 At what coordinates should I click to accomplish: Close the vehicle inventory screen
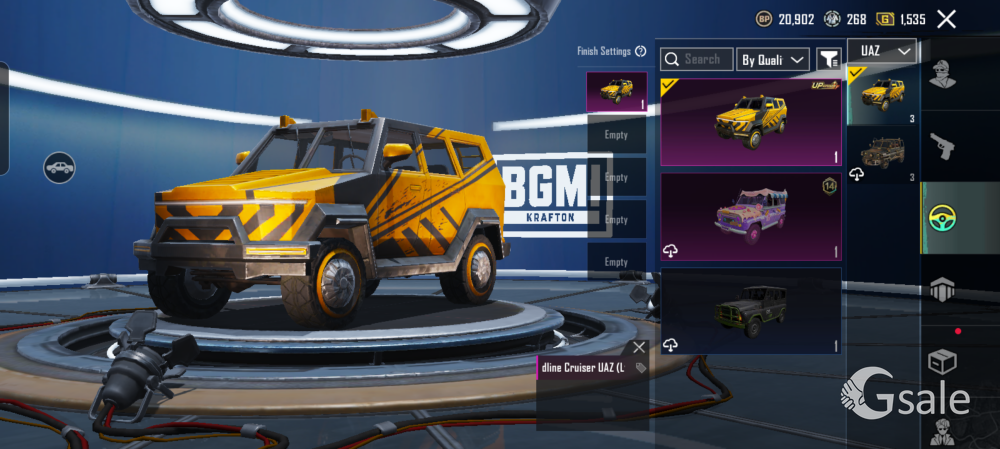(946, 19)
